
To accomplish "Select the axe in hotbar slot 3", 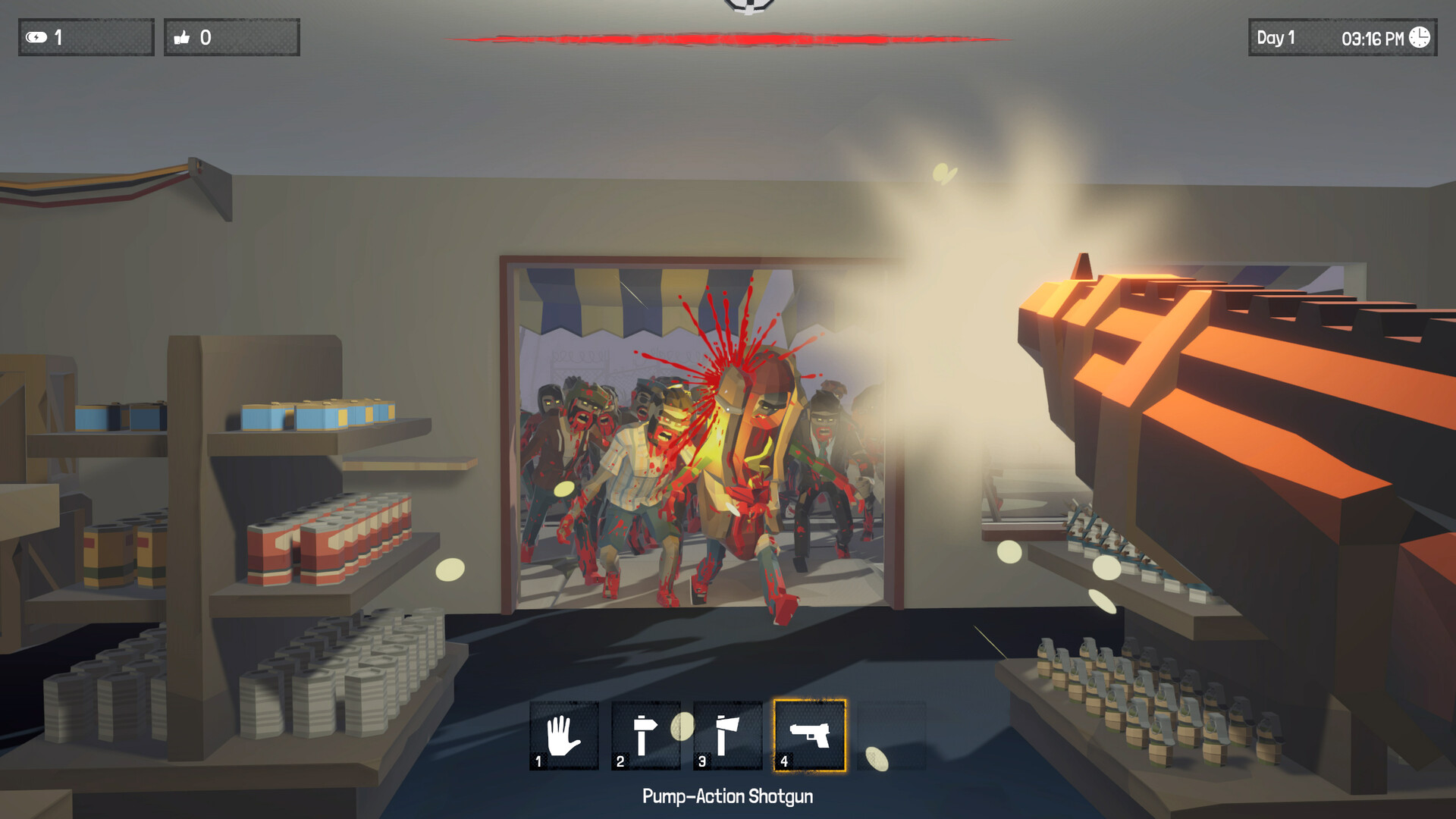I will point(726,734).
